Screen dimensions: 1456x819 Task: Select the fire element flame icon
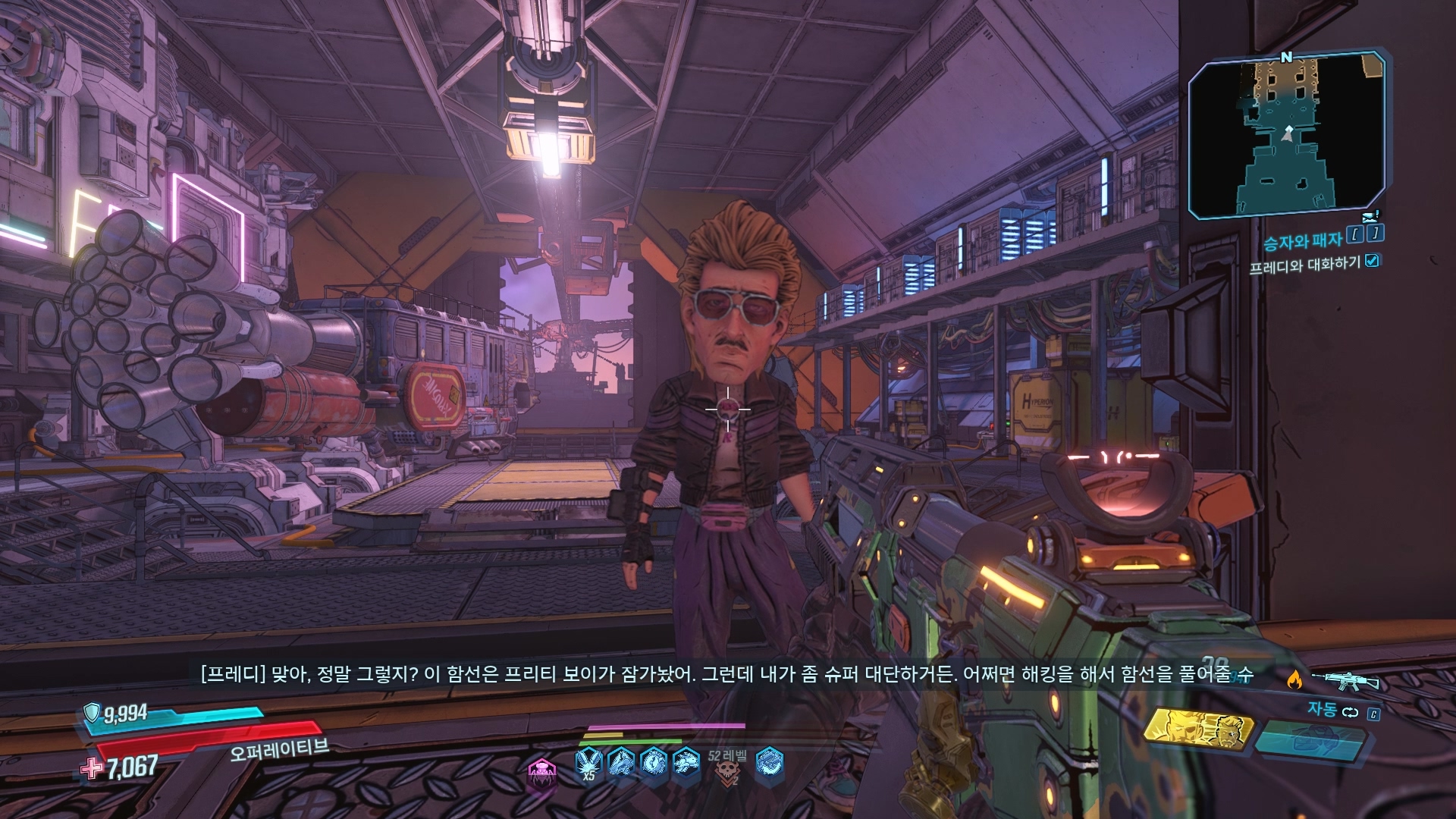coord(1294,679)
